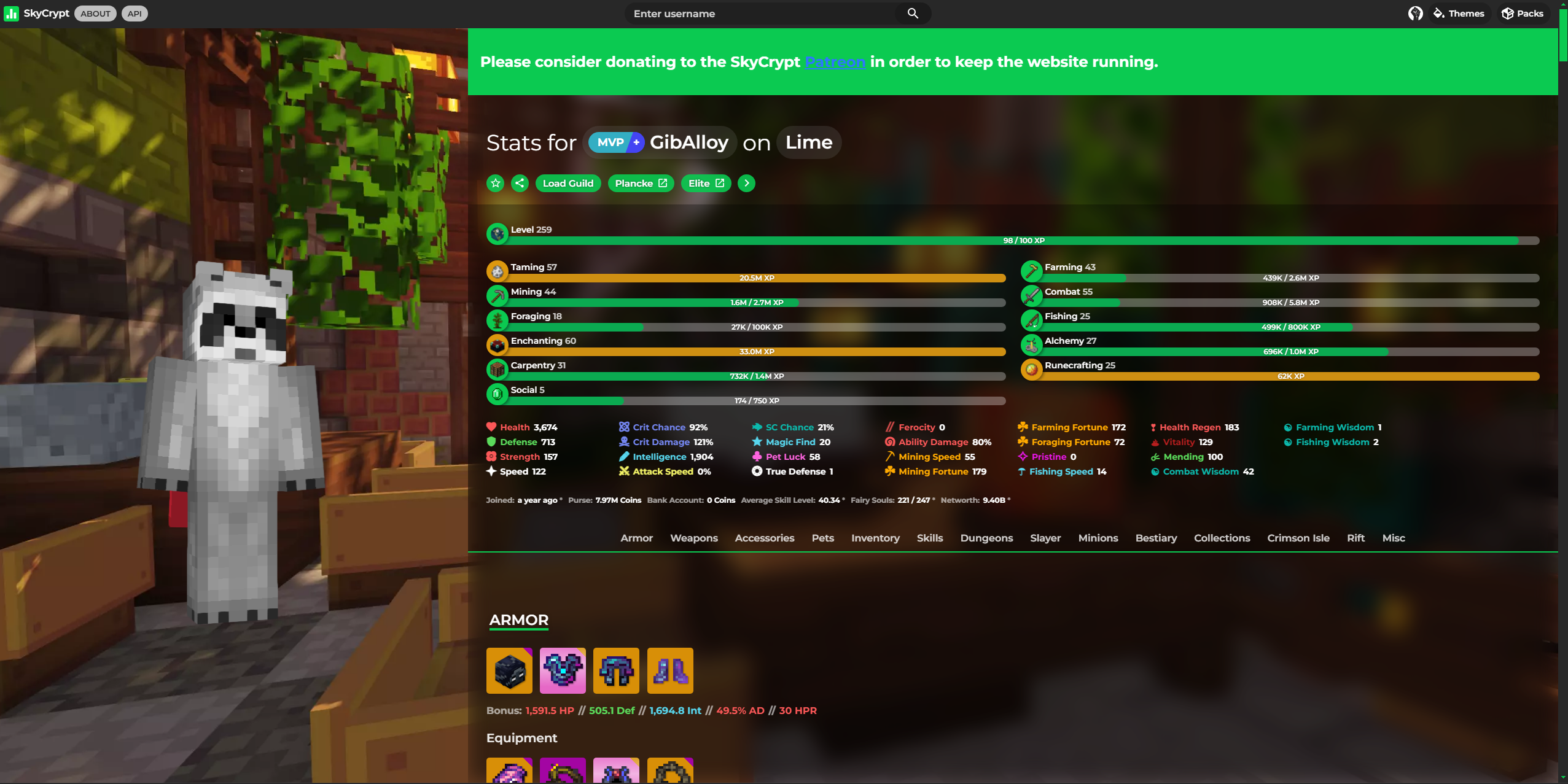Click the SkyCrypt logo
The image size is (1568, 784).
coord(36,13)
